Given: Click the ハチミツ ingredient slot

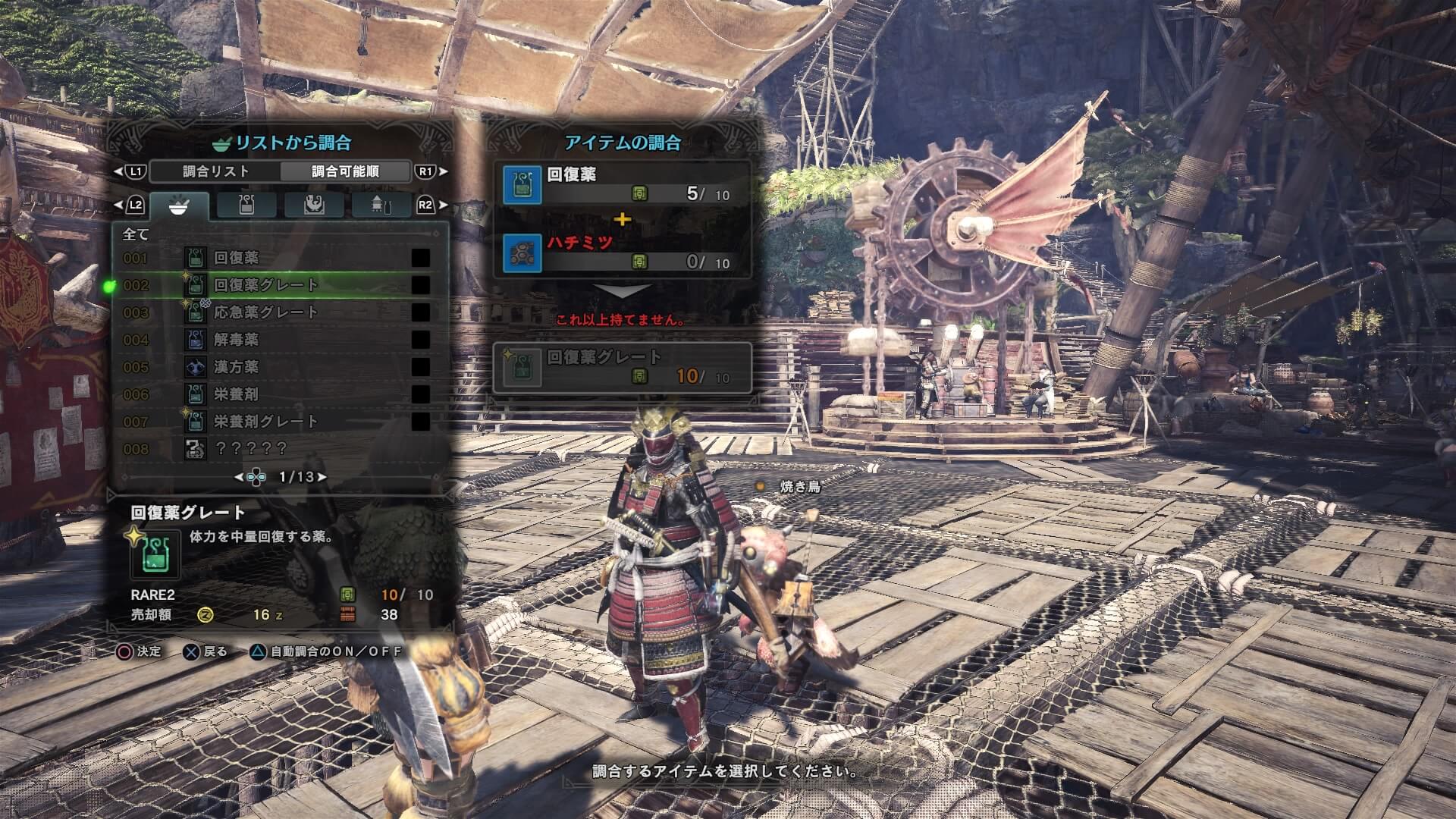Looking at the screenshot, I should coord(622,253).
